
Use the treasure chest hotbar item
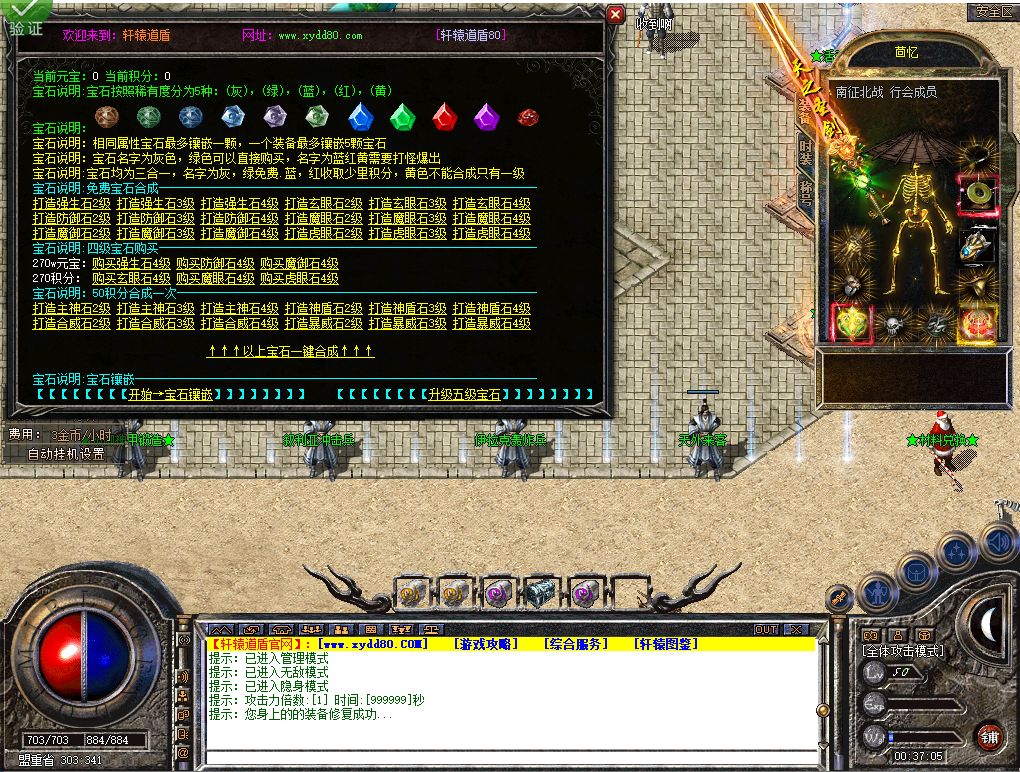(x=541, y=593)
